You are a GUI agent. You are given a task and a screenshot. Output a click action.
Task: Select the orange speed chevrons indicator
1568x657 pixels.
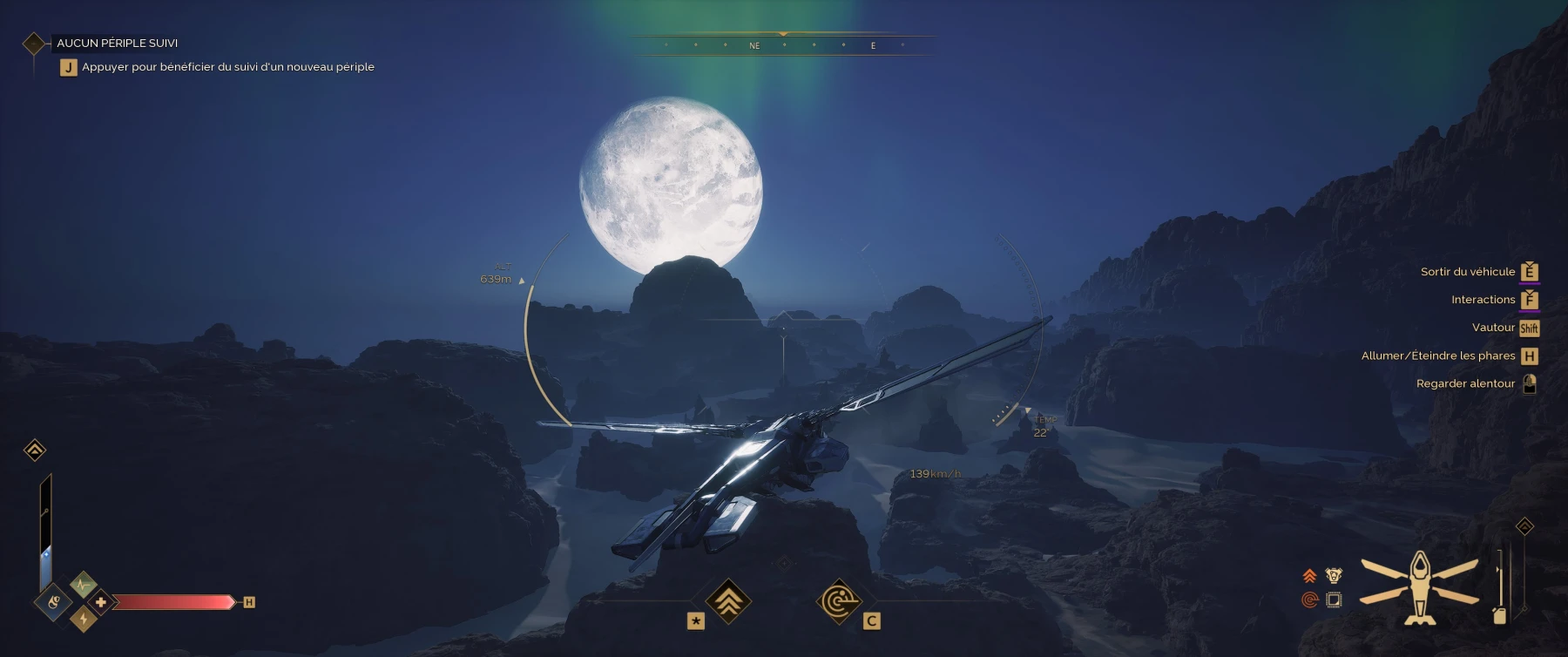(x=1309, y=575)
